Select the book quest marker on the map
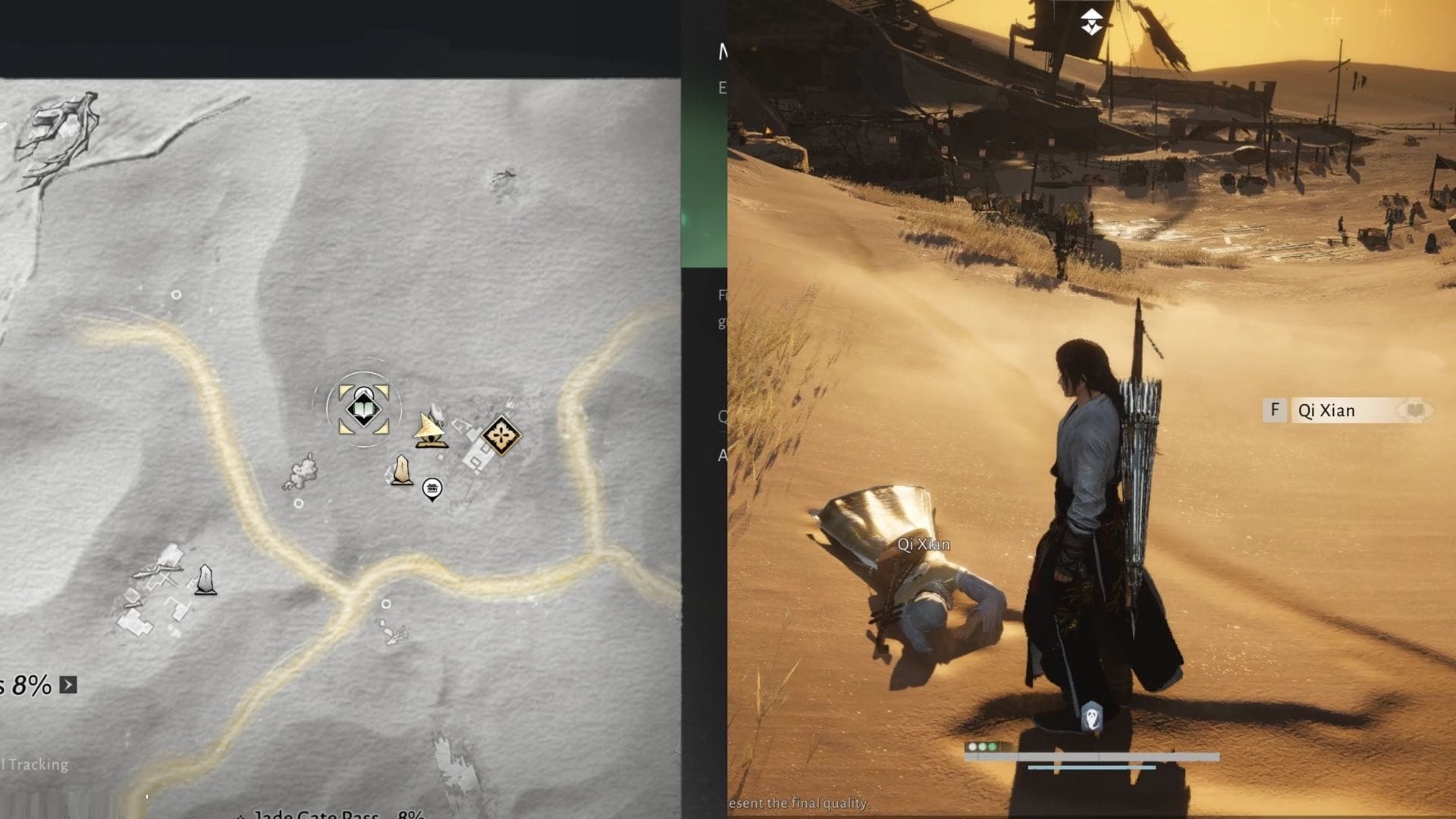Viewport: 1456px width, 819px height. [364, 409]
